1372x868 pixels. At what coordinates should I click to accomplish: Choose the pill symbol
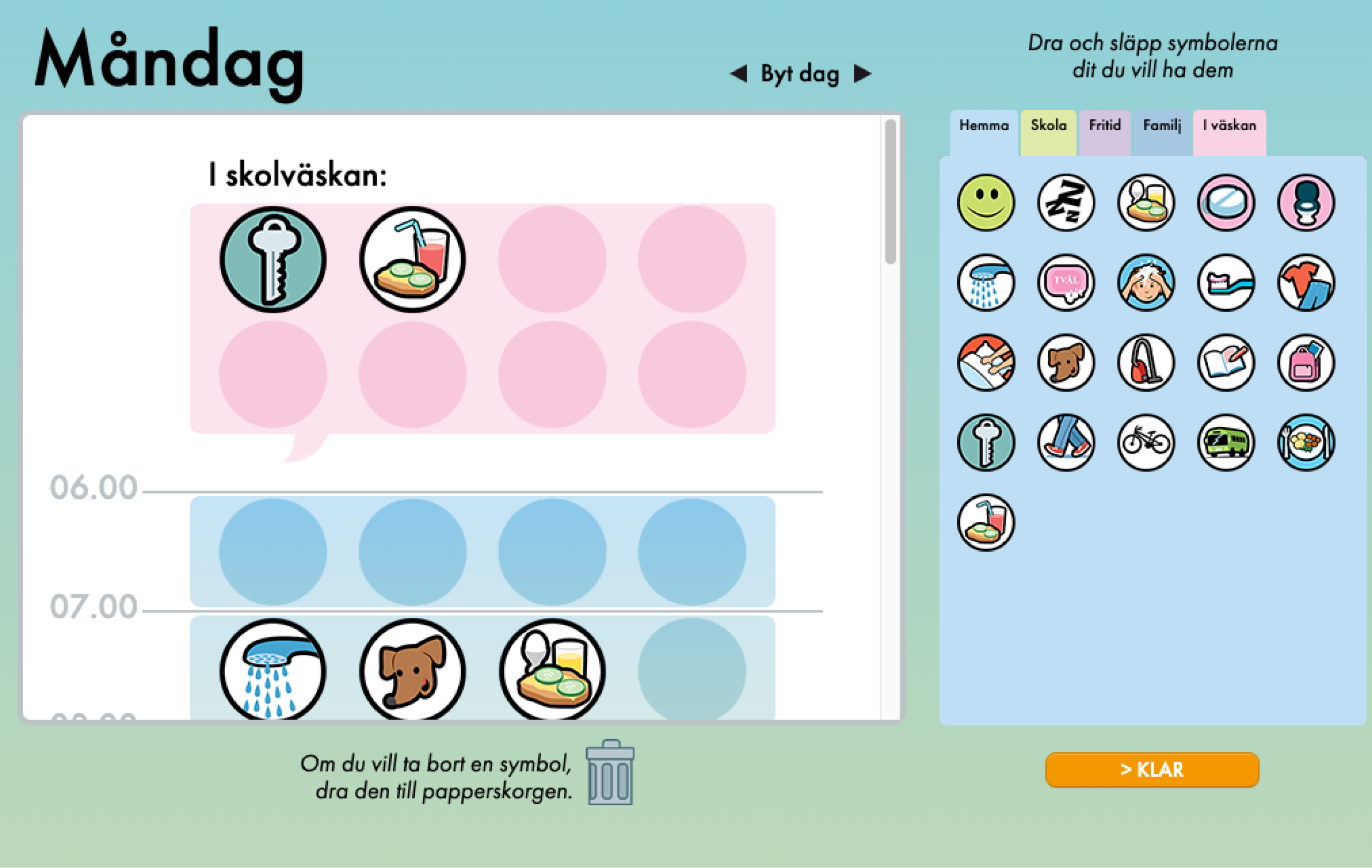click(1226, 203)
